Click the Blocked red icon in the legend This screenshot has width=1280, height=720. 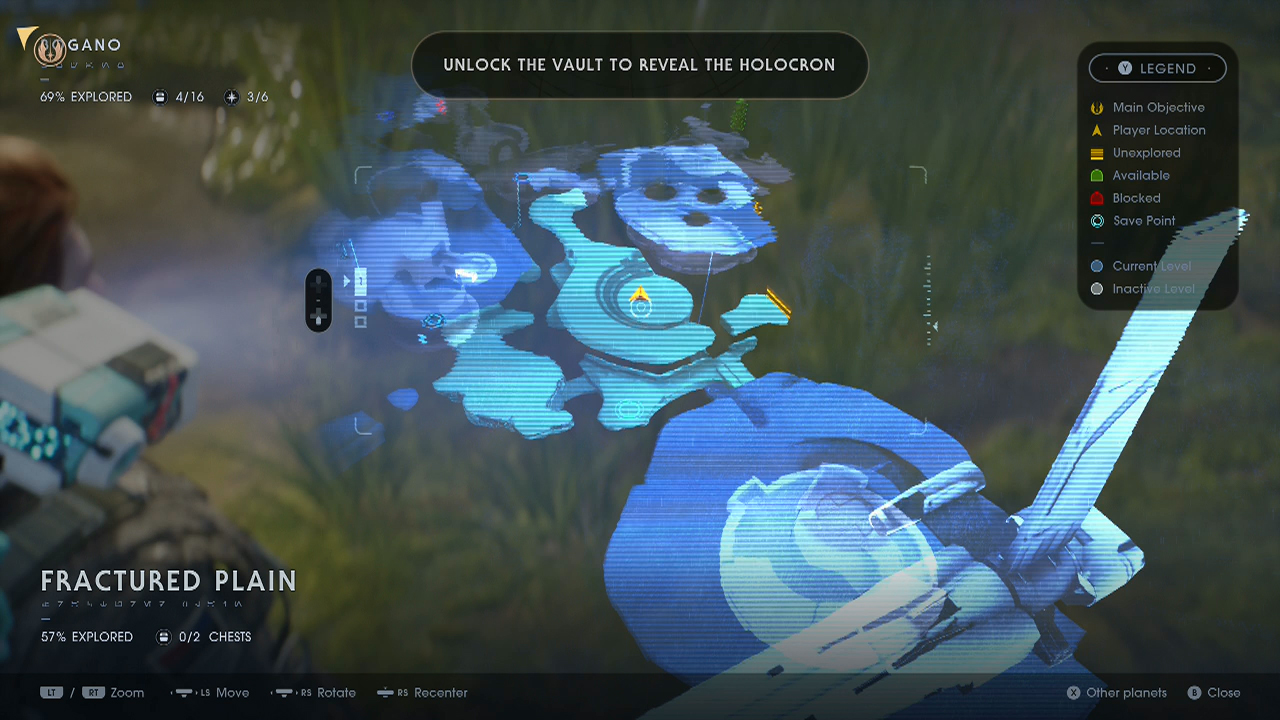coord(1096,198)
